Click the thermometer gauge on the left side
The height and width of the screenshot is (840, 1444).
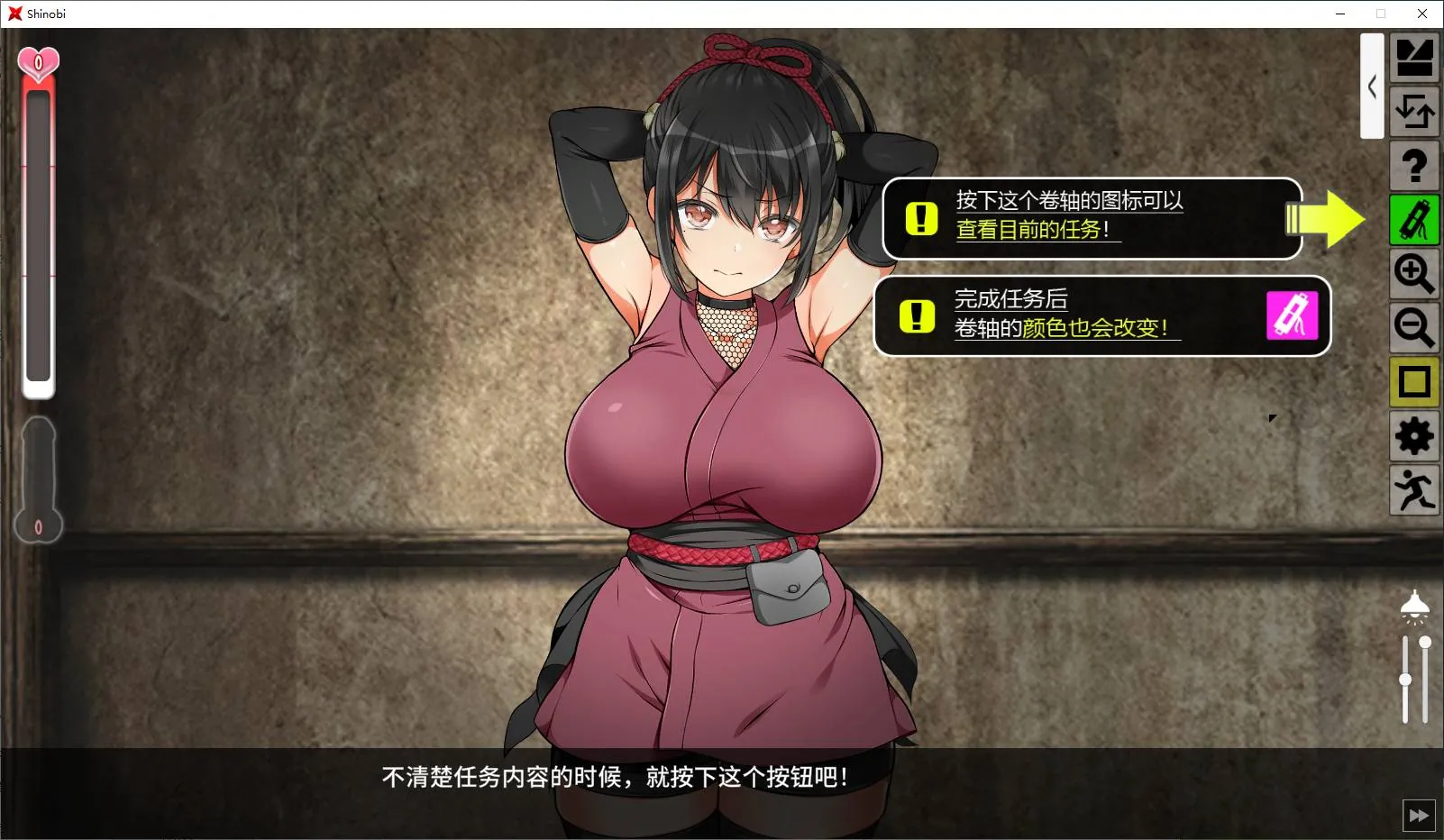38,478
